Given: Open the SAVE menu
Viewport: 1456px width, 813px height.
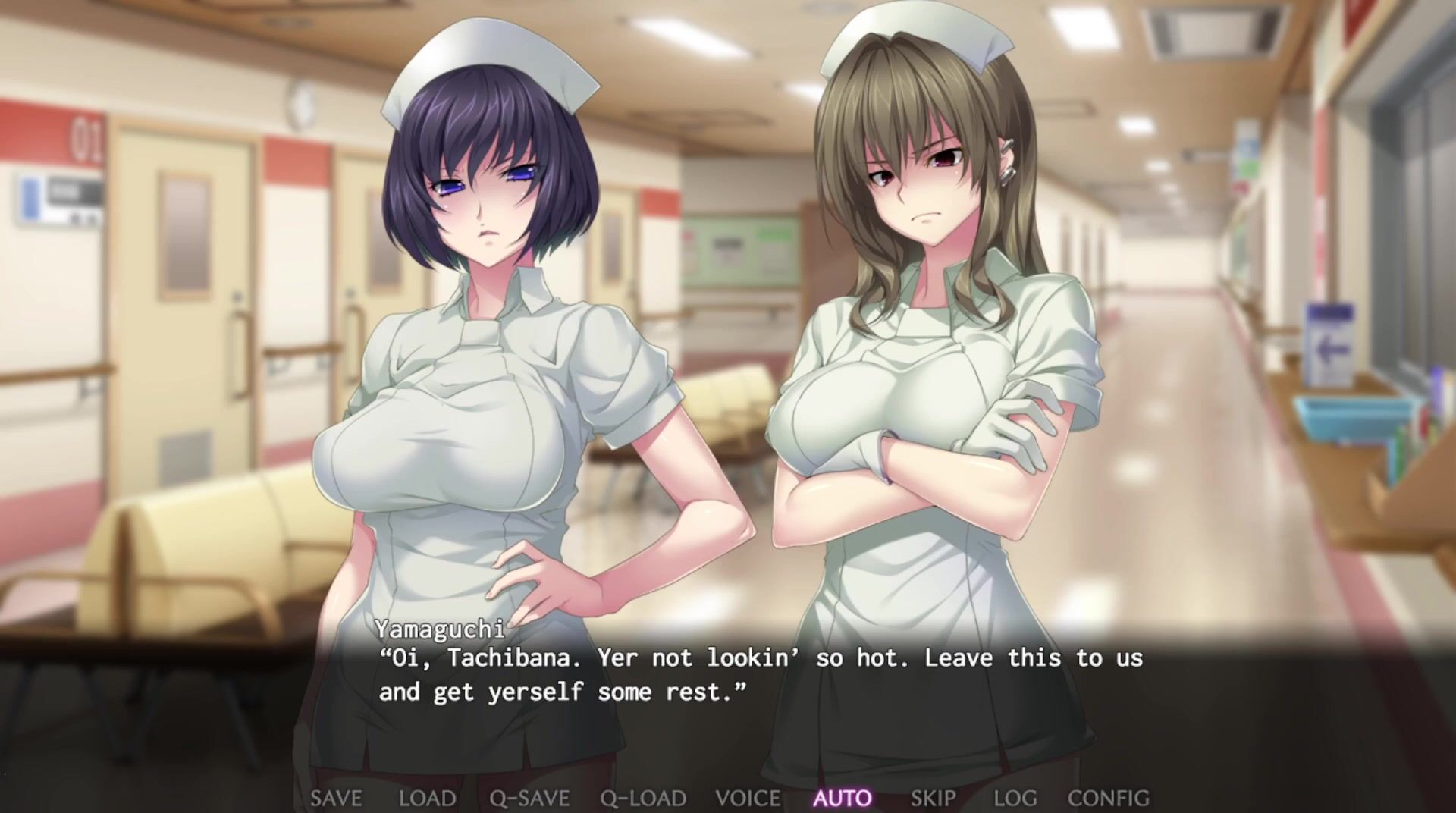Looking at the screenshot, I should pos(336,798).
